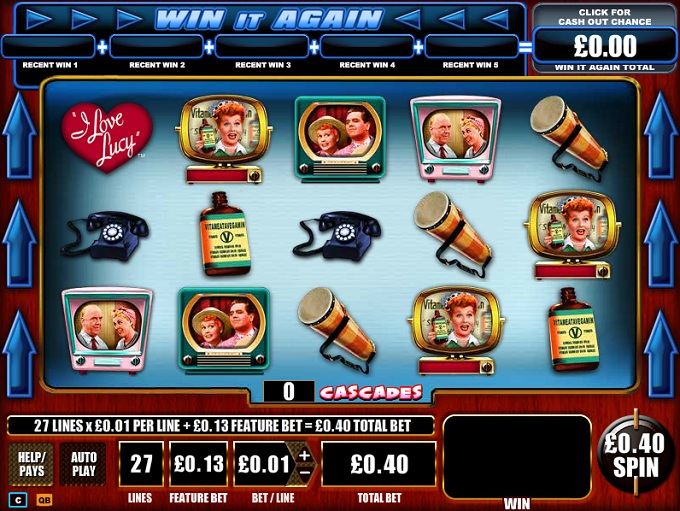
Task: Click the Win It Again cash out box
Action: (x=606, y=40)
